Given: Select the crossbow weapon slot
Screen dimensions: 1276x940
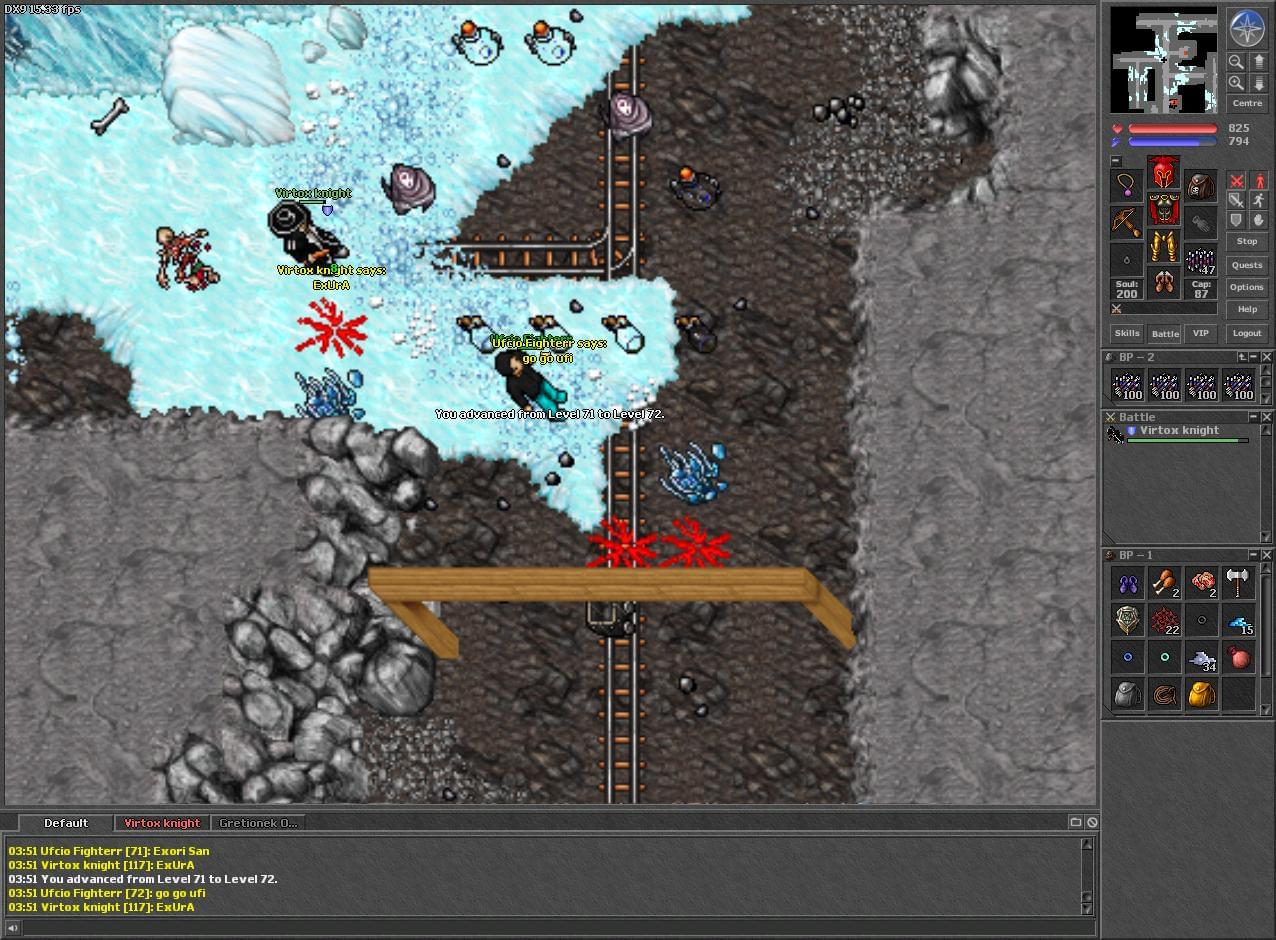Looking at the screenshot, I should [x=1127, y=222].
